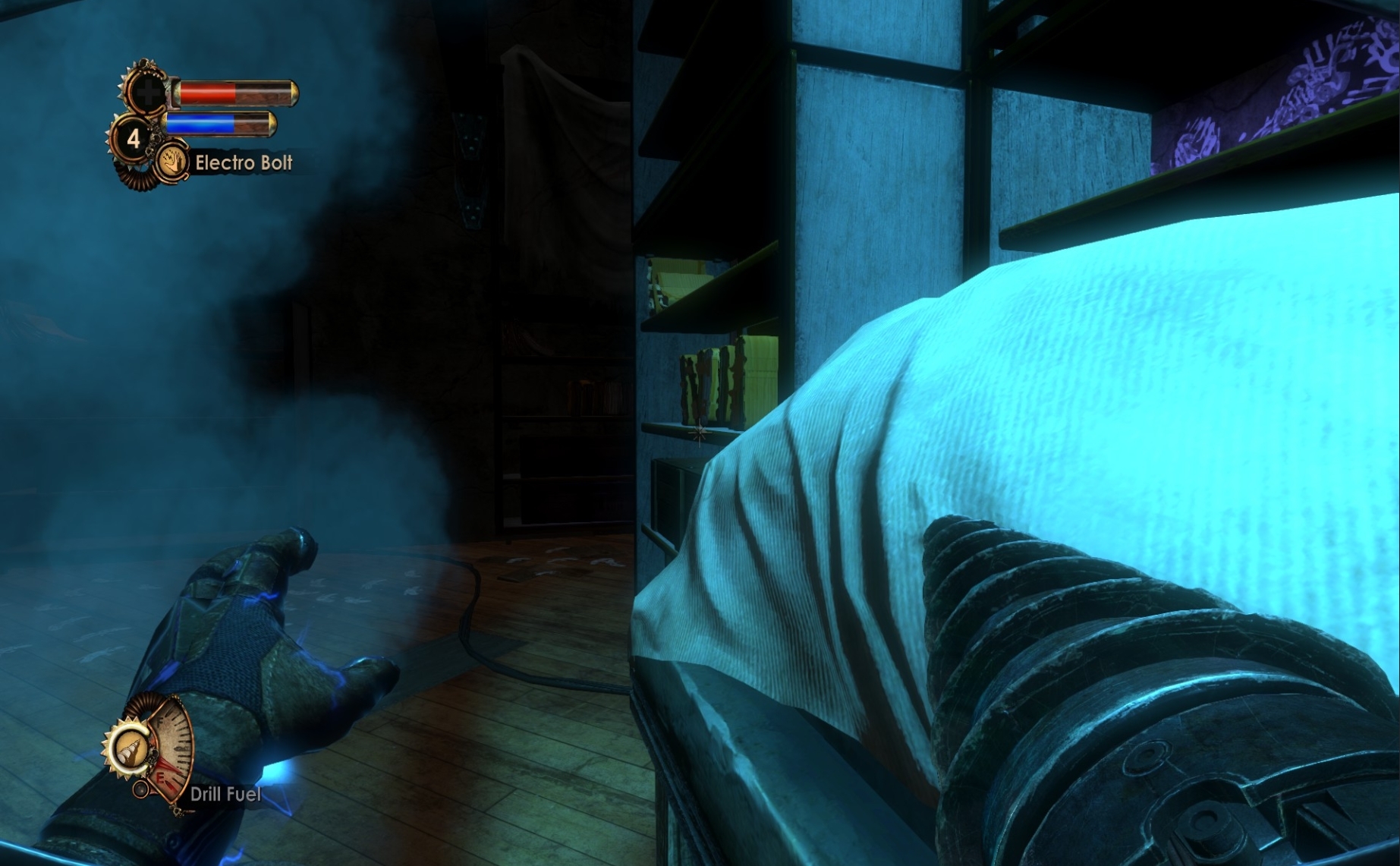
Task: Select the Electro Bolt label text
Action: pyautogui.click(x=243, y=163)
